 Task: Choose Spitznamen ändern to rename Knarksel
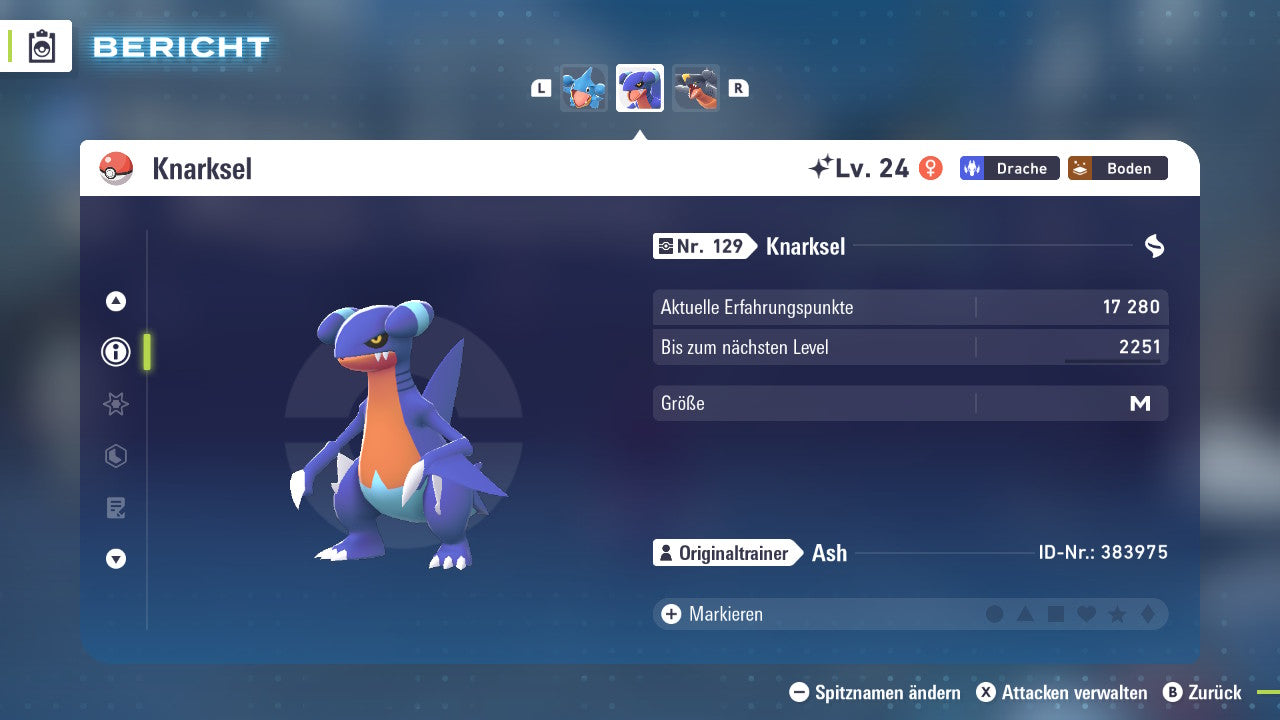[x=875, y=692]
